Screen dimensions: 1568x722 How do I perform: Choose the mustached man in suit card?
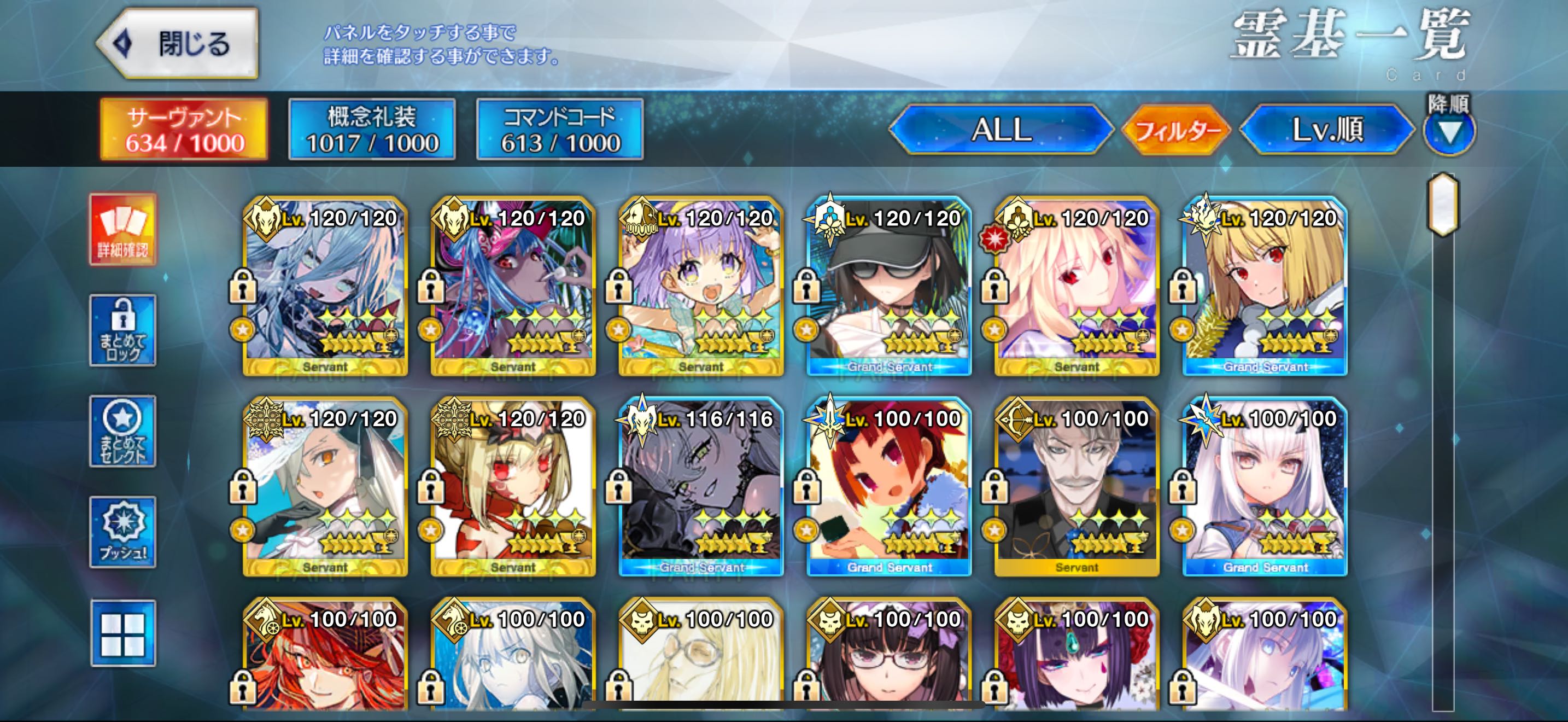1077,487
